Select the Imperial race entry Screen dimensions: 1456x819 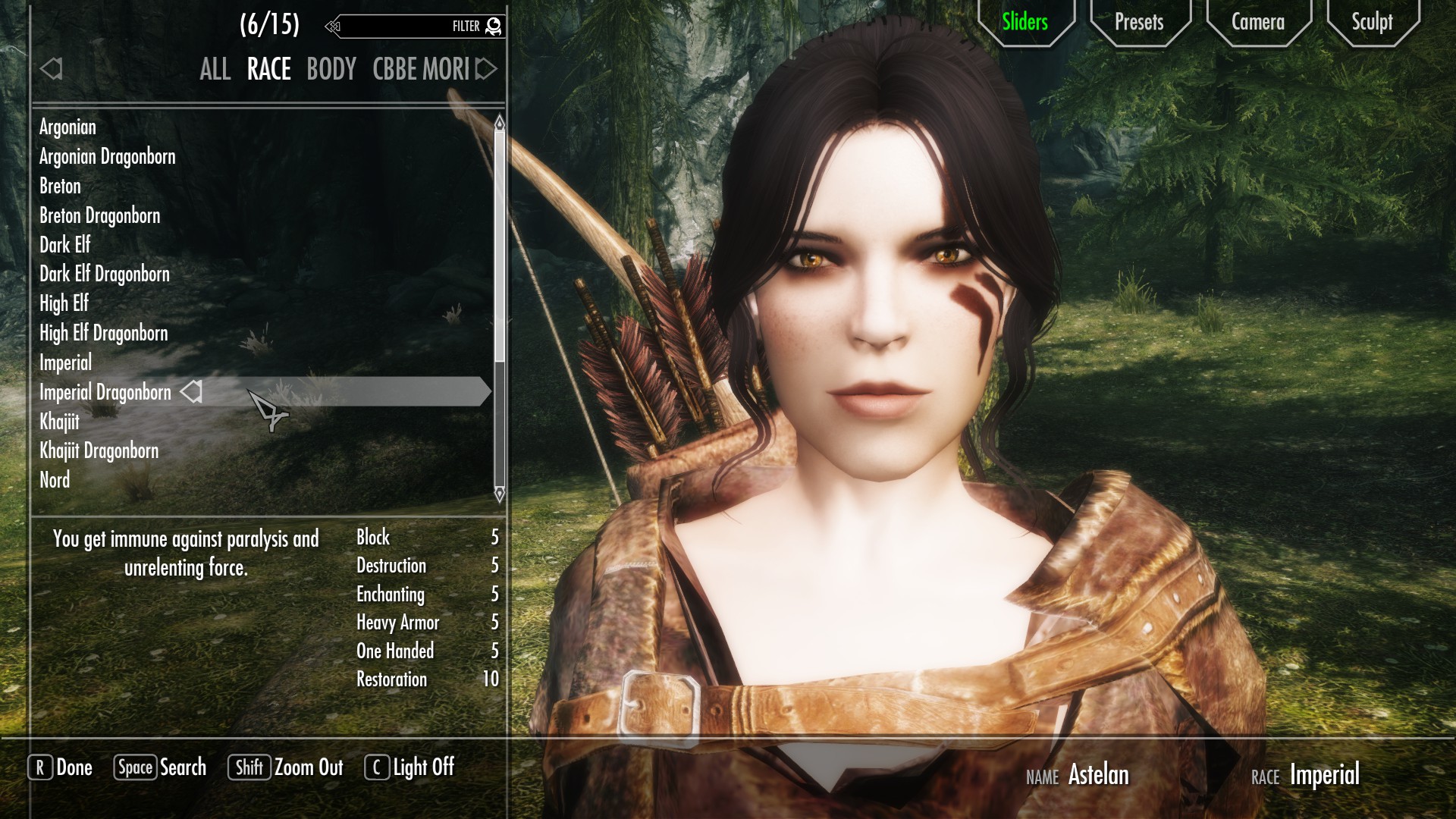(65, 363)
